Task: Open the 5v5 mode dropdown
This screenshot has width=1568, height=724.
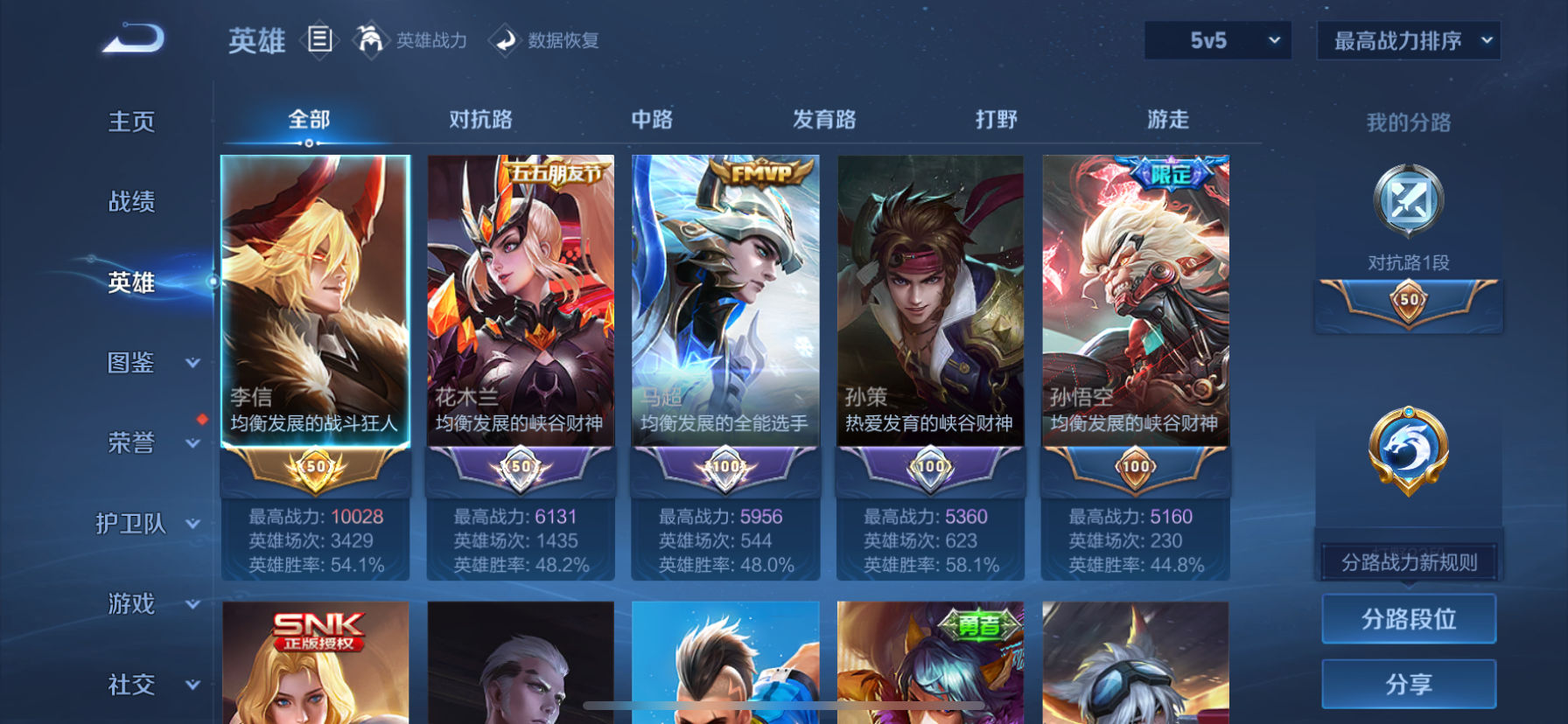Action: click(x=1217, y=40)
